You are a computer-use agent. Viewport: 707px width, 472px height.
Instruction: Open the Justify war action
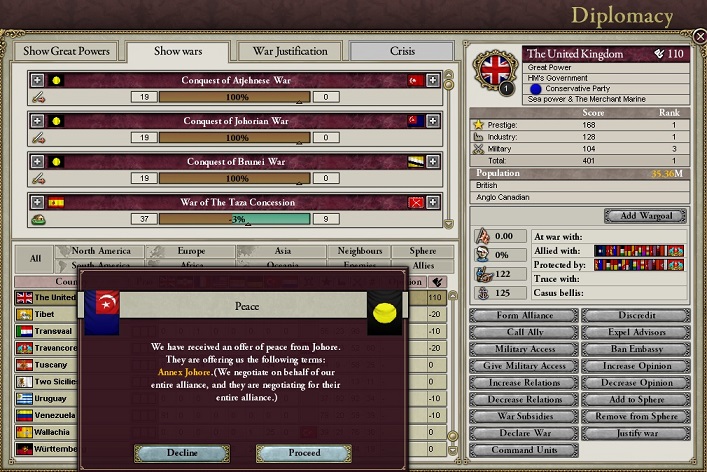point(636,432)
